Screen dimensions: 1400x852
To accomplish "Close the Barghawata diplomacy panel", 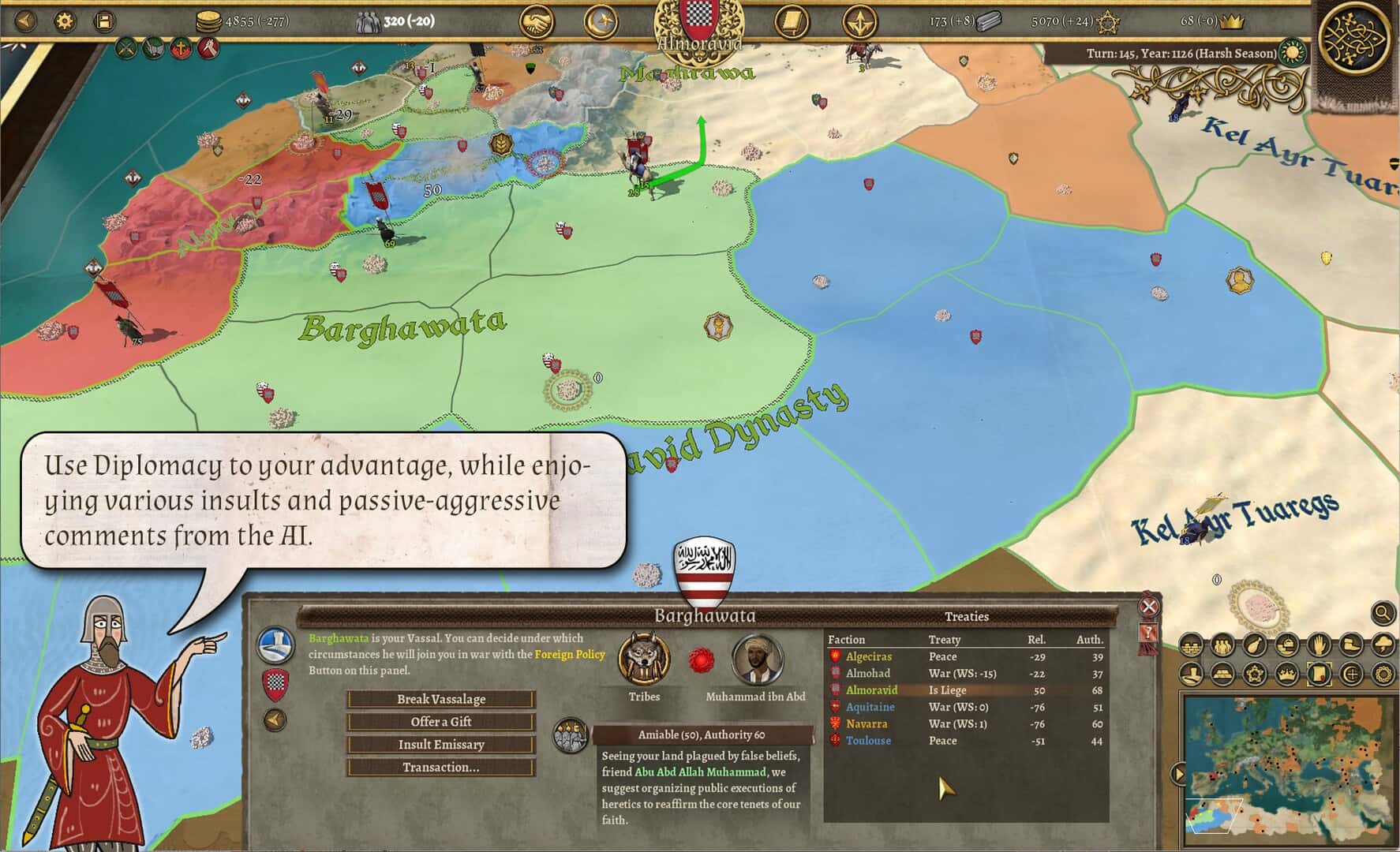I will [x=1149, y=607].
